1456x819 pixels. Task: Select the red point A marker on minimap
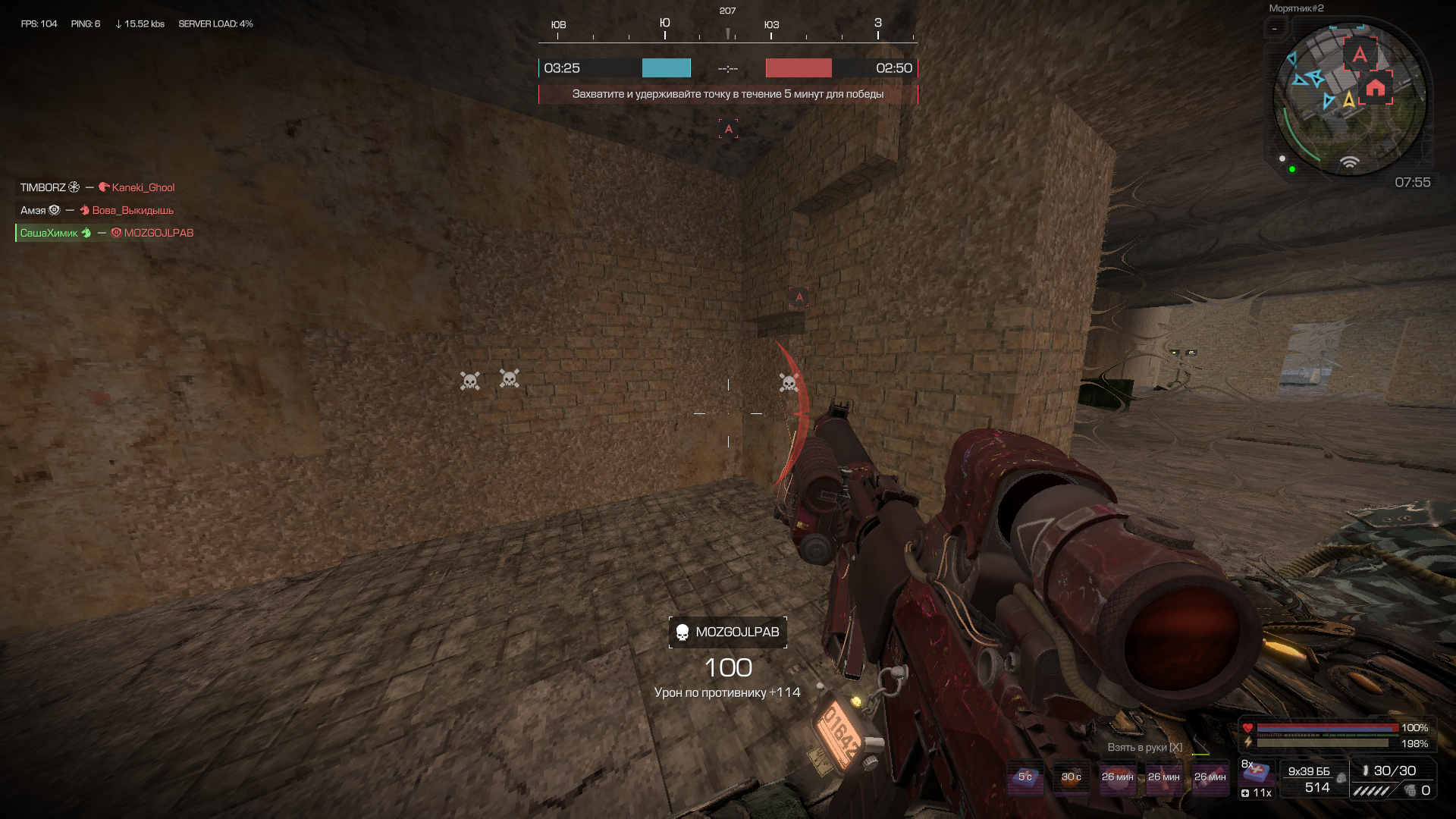1360,54
